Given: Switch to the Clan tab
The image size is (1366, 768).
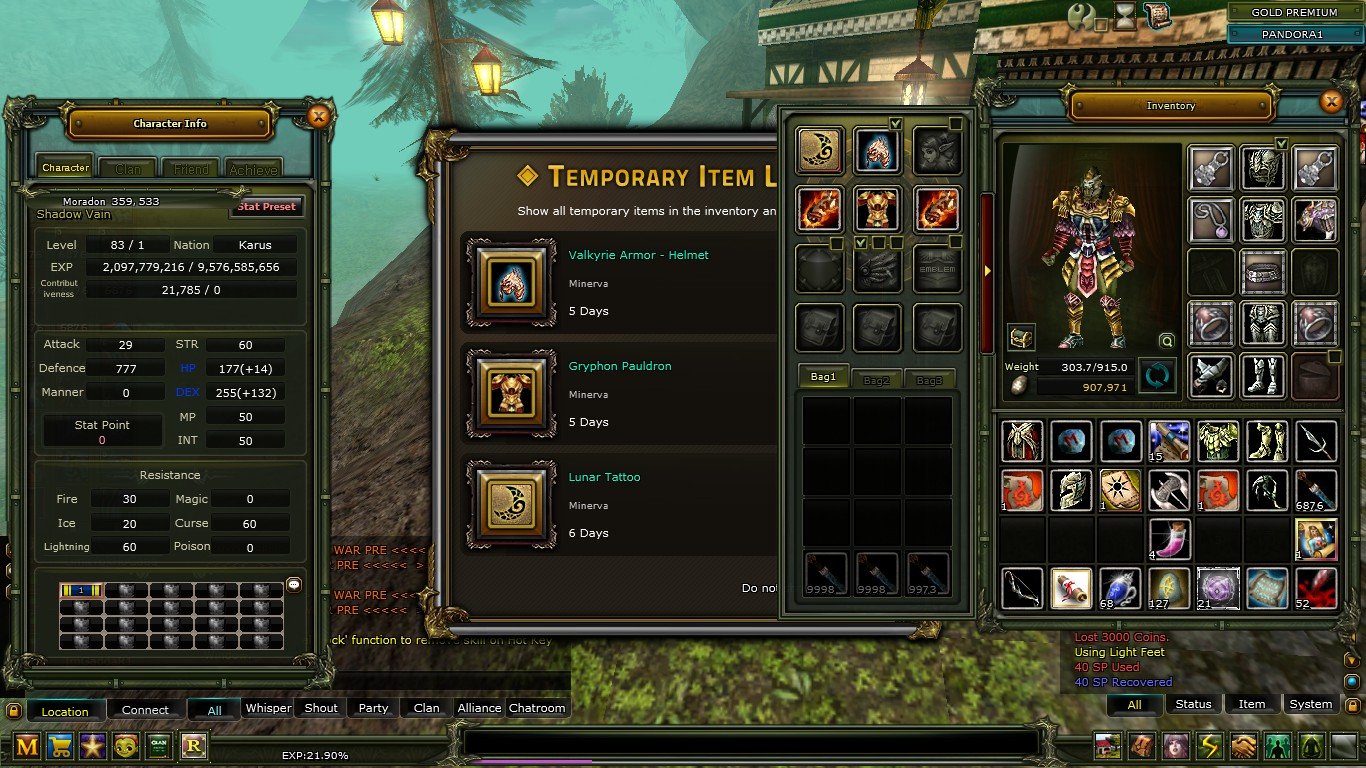Looking at the screenshot, I should pos(128,169).
